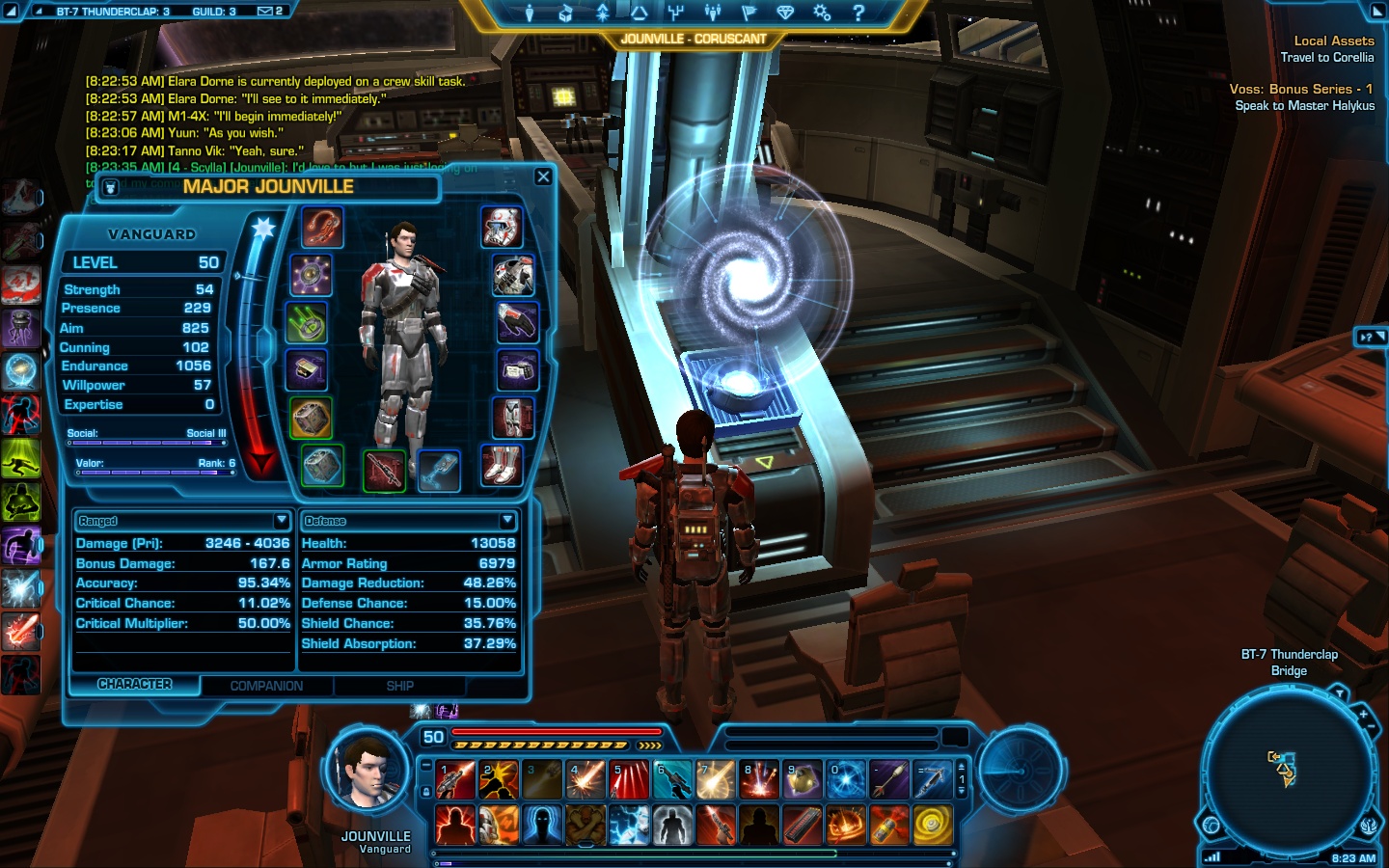Select the Voss Bonus Series quest tracker entry

click(1300, 89)
